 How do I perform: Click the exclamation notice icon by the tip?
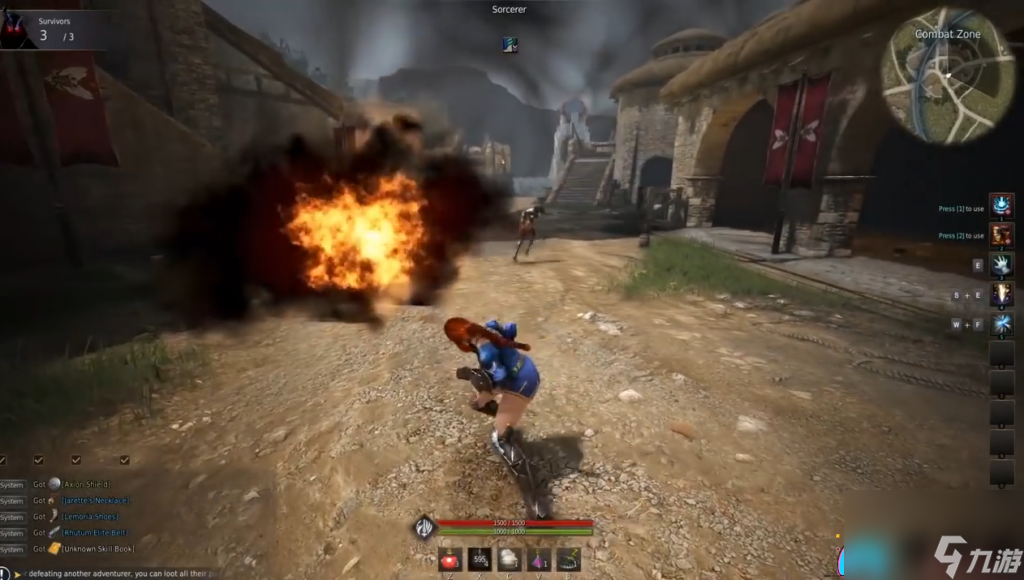5,573
